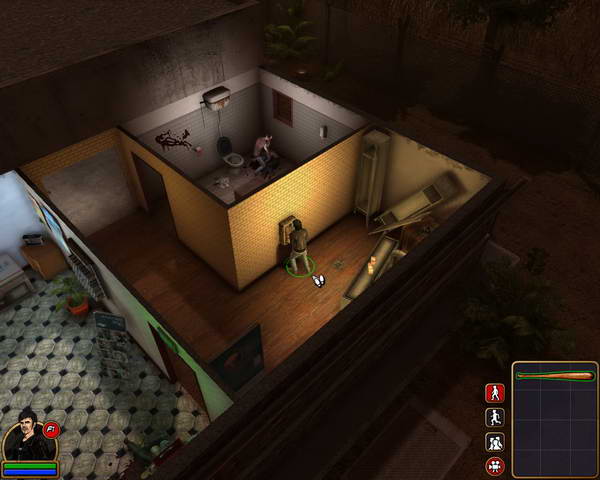Click the red badge beside the portrait
Image resolution: width=600 pixels, height=480 pixels.
[x=51, y=429]
